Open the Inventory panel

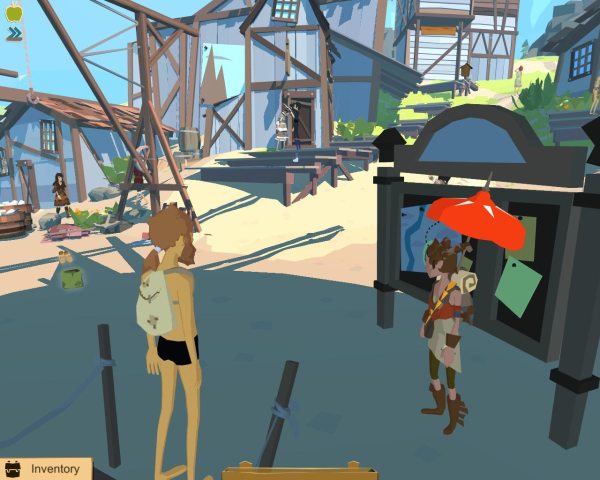coord(45,468)
